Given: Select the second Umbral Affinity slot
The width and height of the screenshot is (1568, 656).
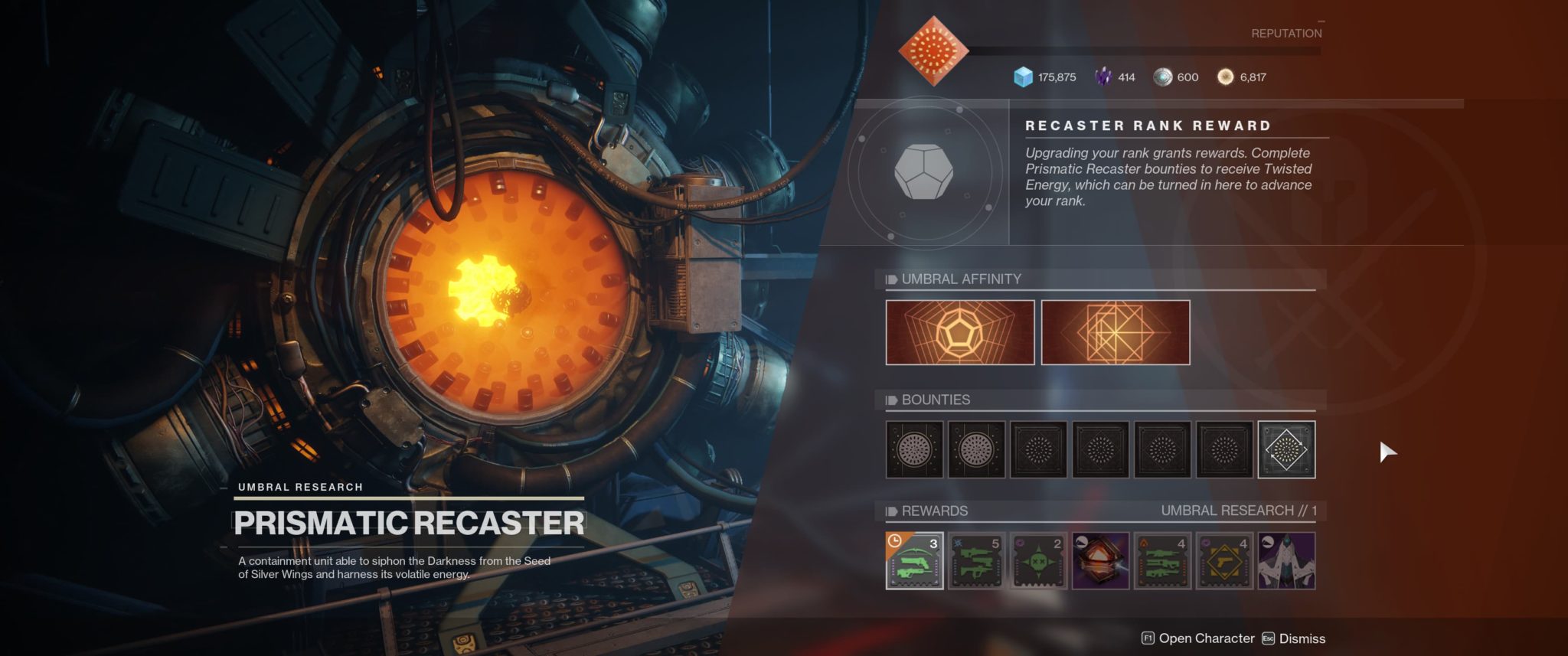Looking at the screenshot, I should (x=1116, y=332).
